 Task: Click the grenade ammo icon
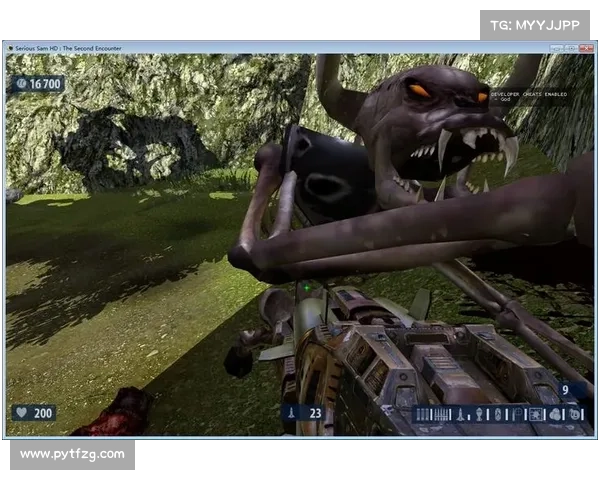coord(478,414)
